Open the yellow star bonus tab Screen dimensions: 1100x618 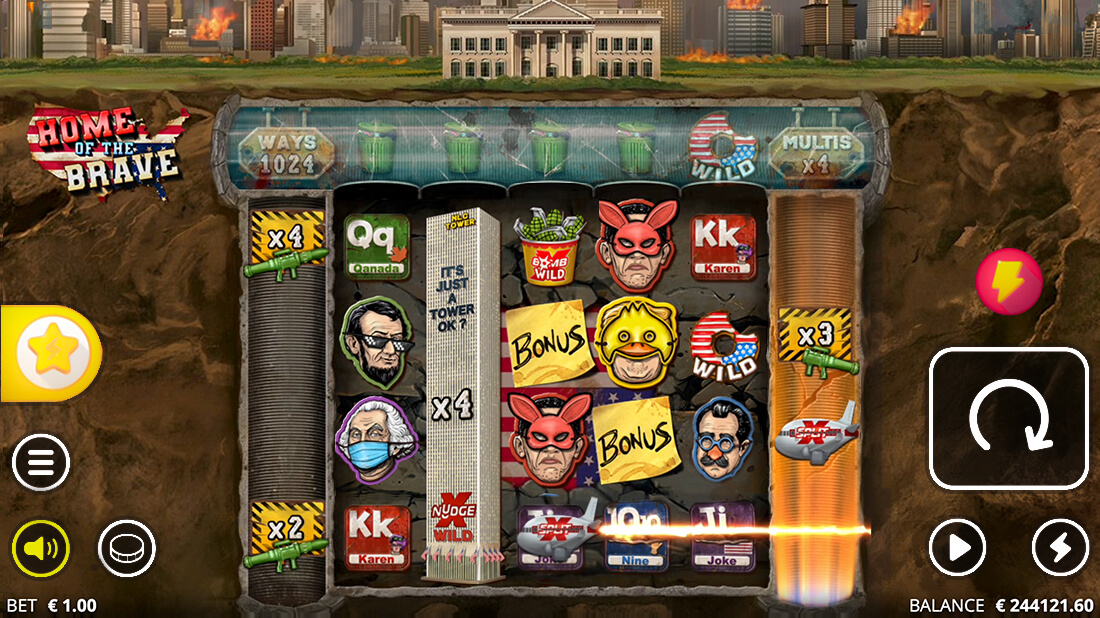(50, 352)
